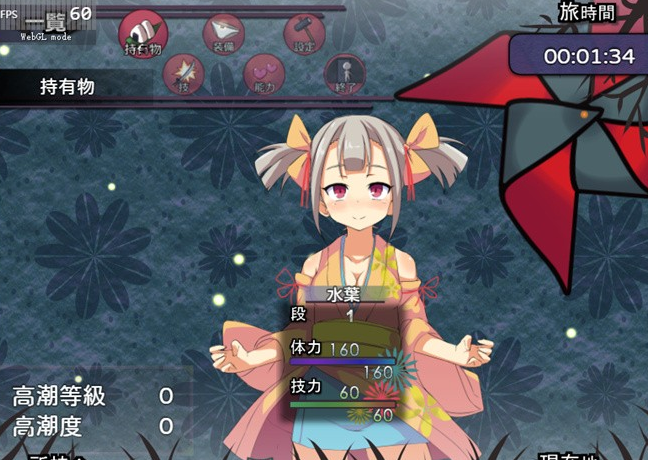Image resolution: width=648 pixels, height=460 pixels.
Task: Open the 持有物 inventory rice ball icon
Action: 143,32
